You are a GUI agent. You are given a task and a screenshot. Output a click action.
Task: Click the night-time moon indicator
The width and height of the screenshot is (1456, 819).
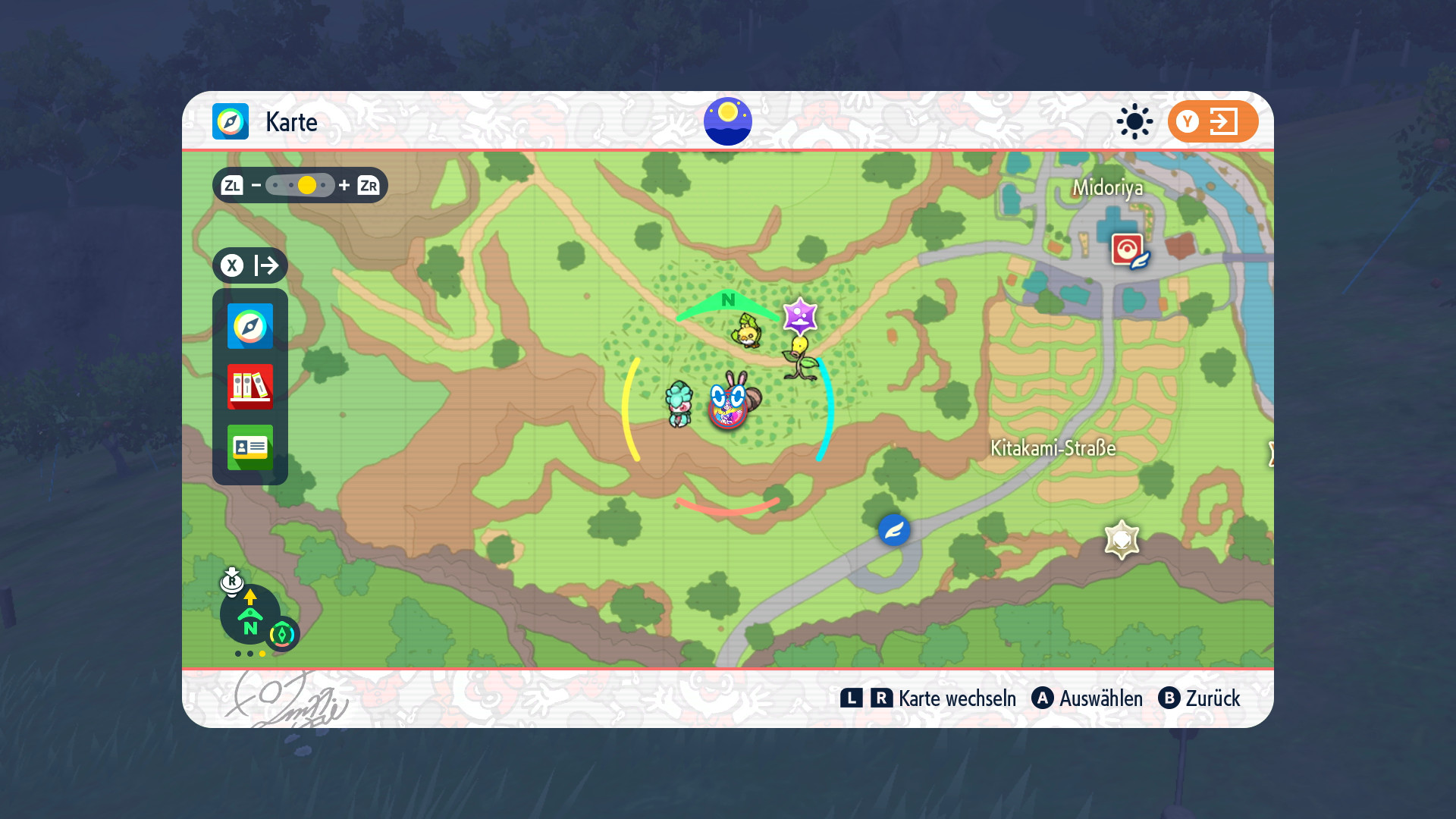click(x=727, y=121)
